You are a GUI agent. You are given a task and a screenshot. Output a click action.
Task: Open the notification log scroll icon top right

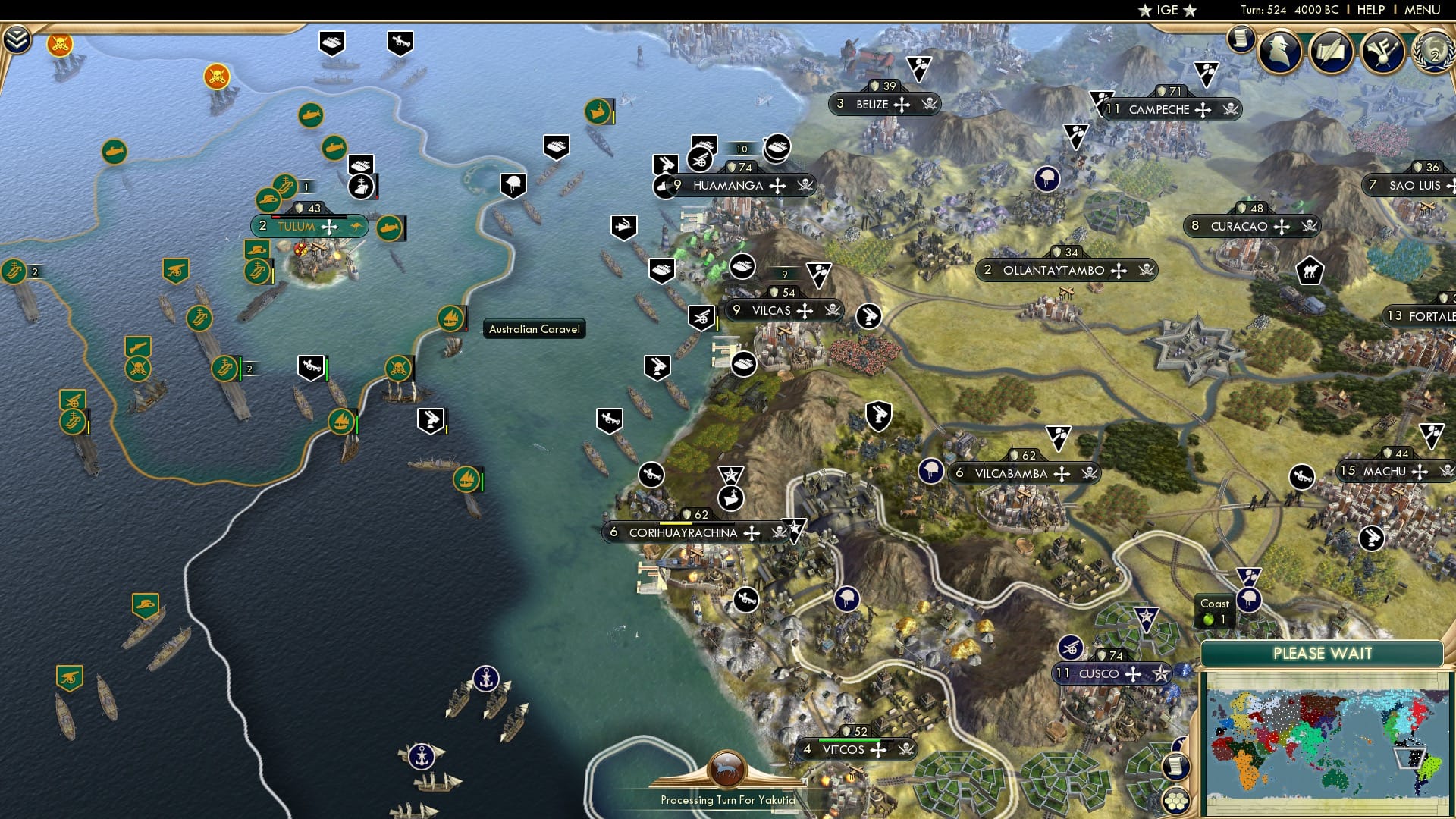1241,36
